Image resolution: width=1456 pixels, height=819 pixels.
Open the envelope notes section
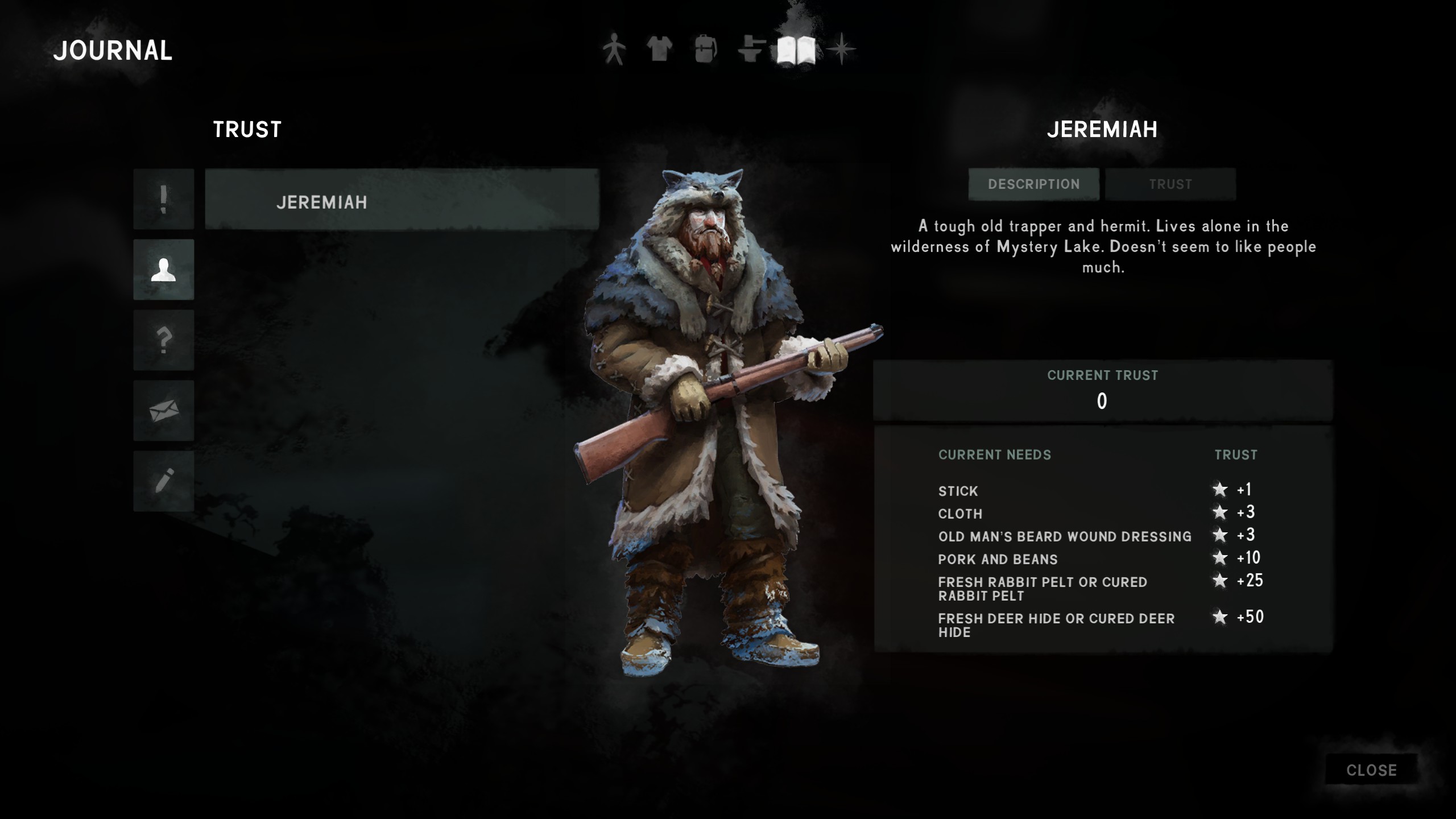pyautogui.click(x=164, y=411)
